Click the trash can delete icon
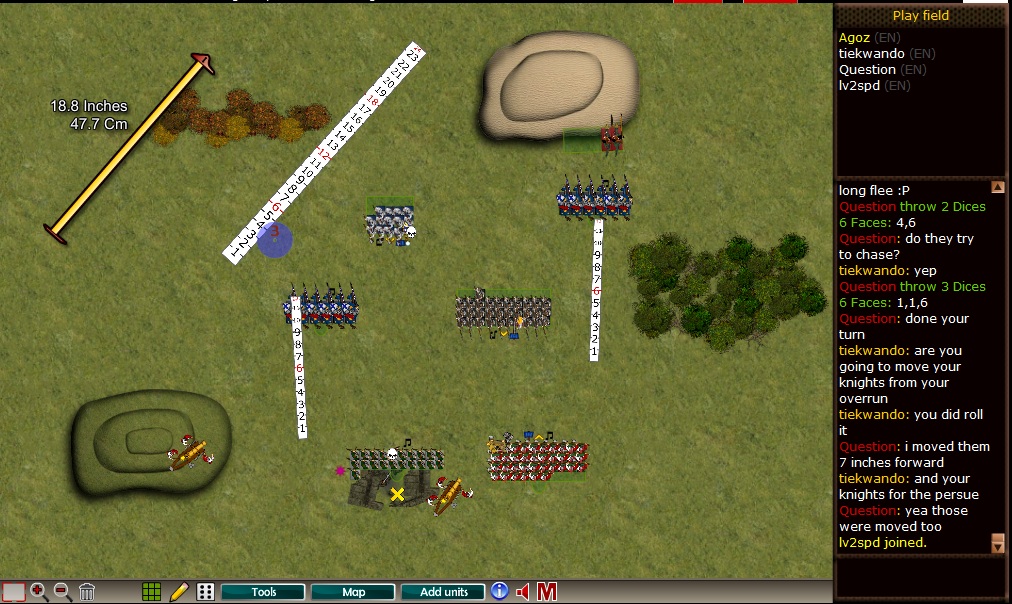 87,592
